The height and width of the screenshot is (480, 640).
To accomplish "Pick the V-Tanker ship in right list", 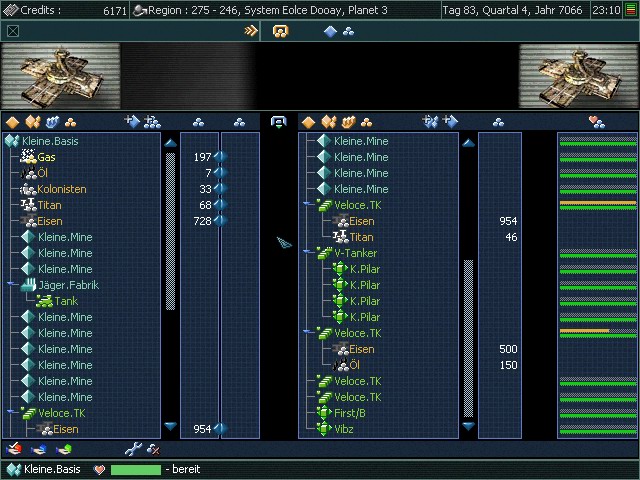I will pos(355,253).
